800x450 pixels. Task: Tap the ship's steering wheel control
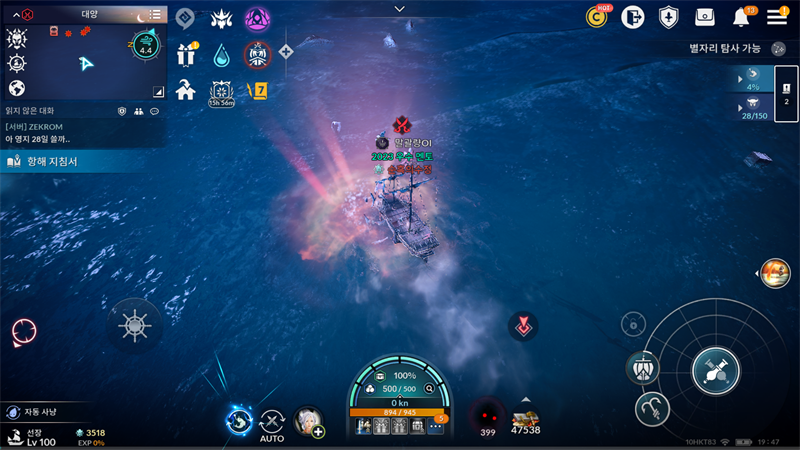pos(134,325)
